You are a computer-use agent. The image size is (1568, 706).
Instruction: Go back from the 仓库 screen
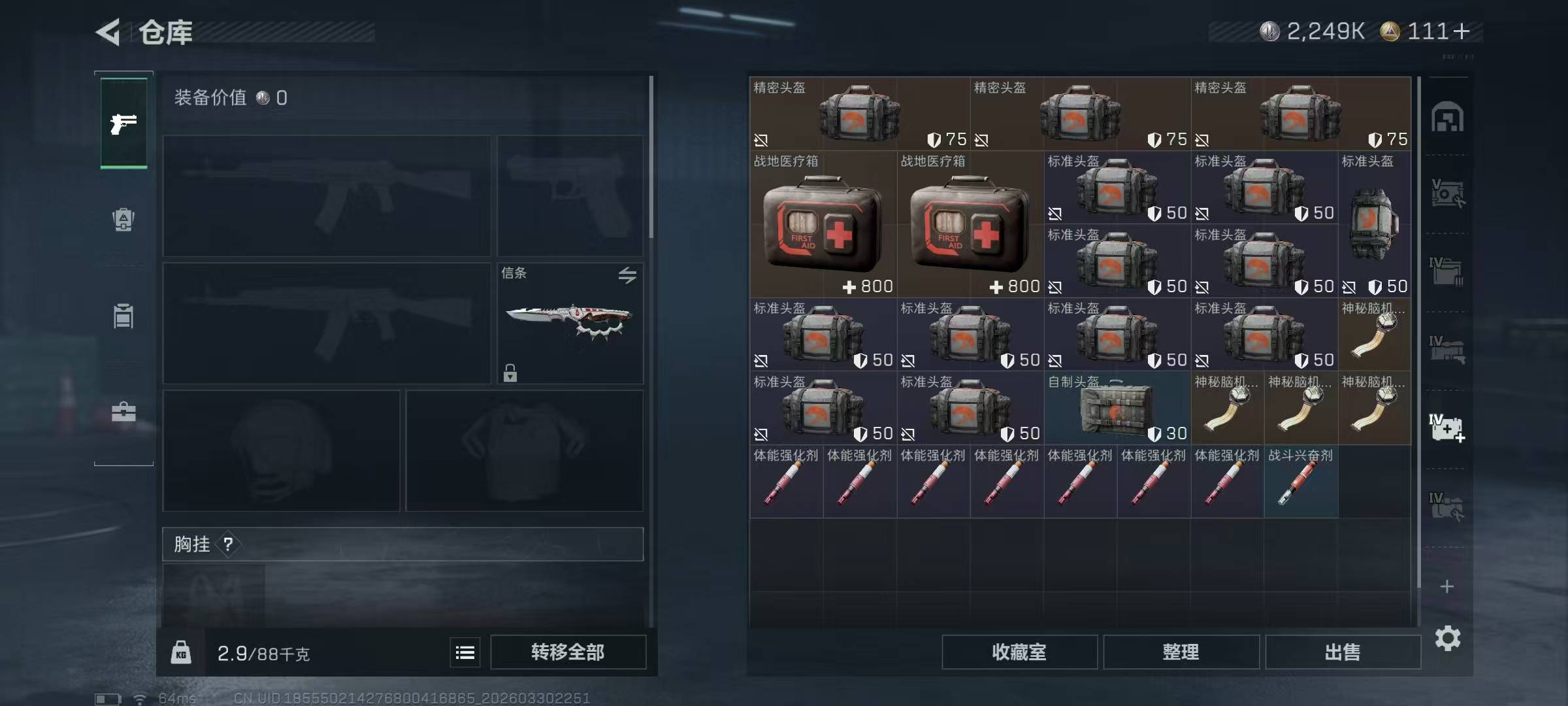click(x=108, y=32)
